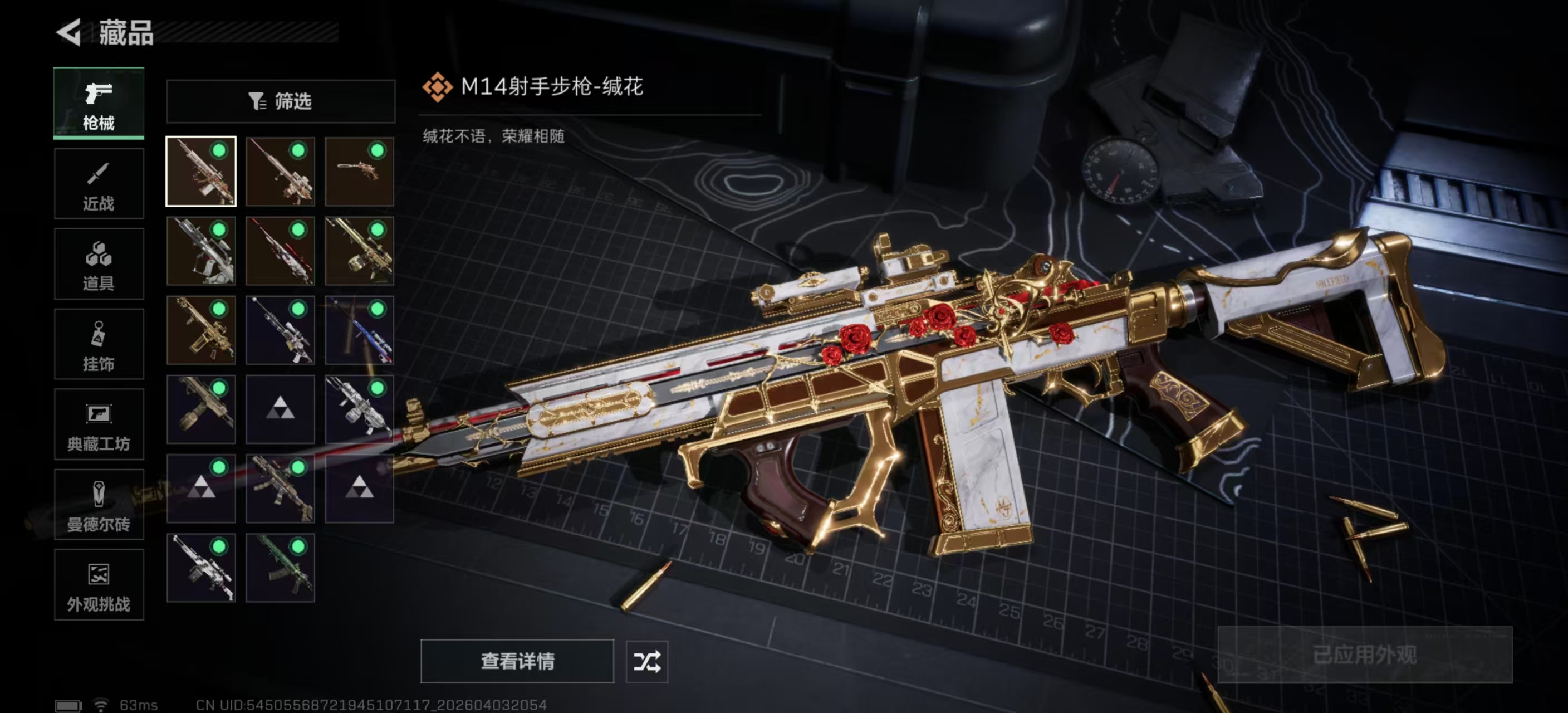Open the 外观挑战 appearance challenge section
The width and height of the screenshot is (1568, 713).
99,584
